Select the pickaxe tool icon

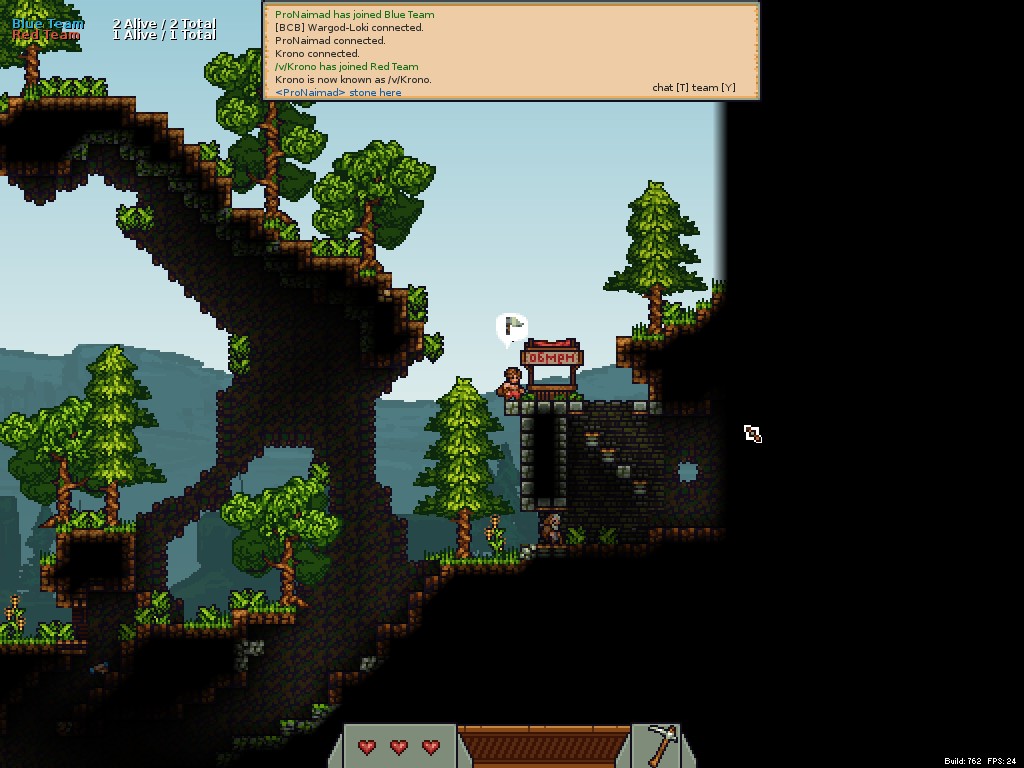point(660,745)
